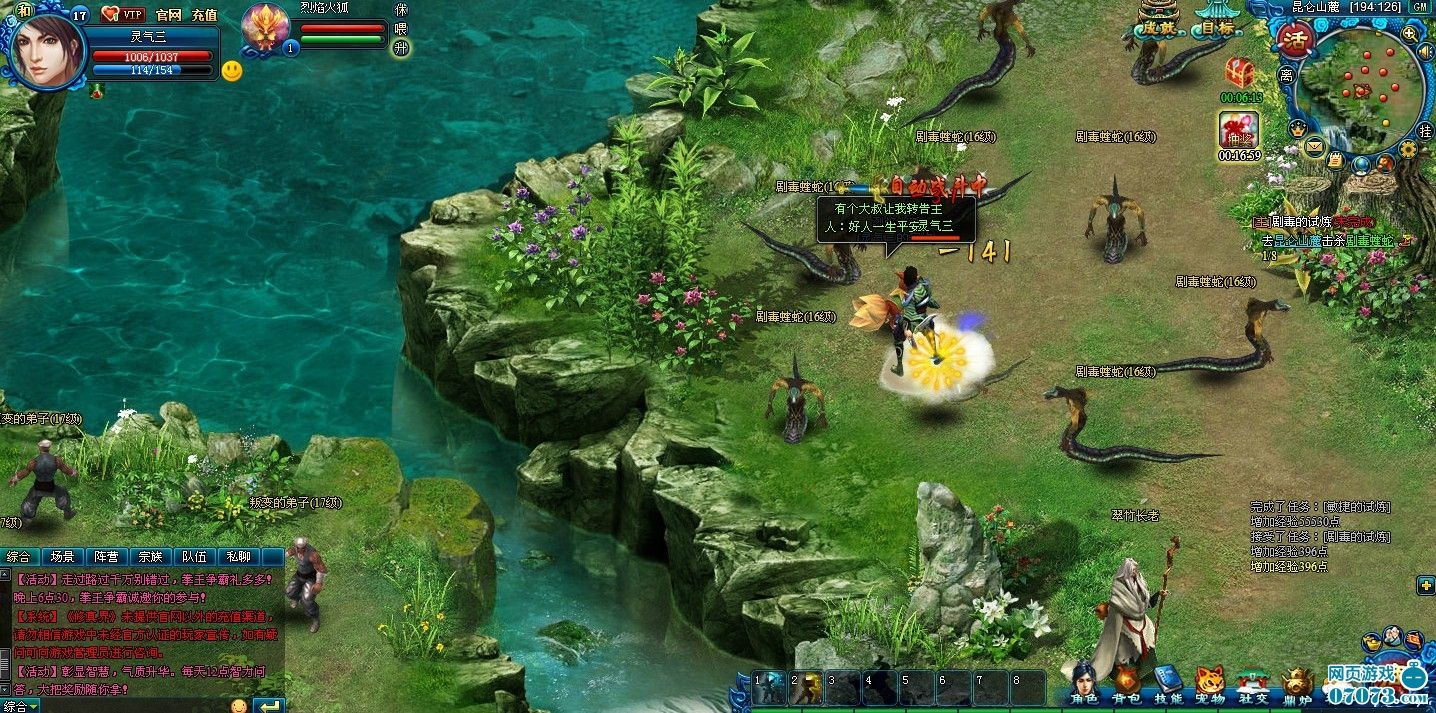Open the 成就 achievements pavilion
The width and height of the screenshot is (1436, 713).
point(1160,20)
